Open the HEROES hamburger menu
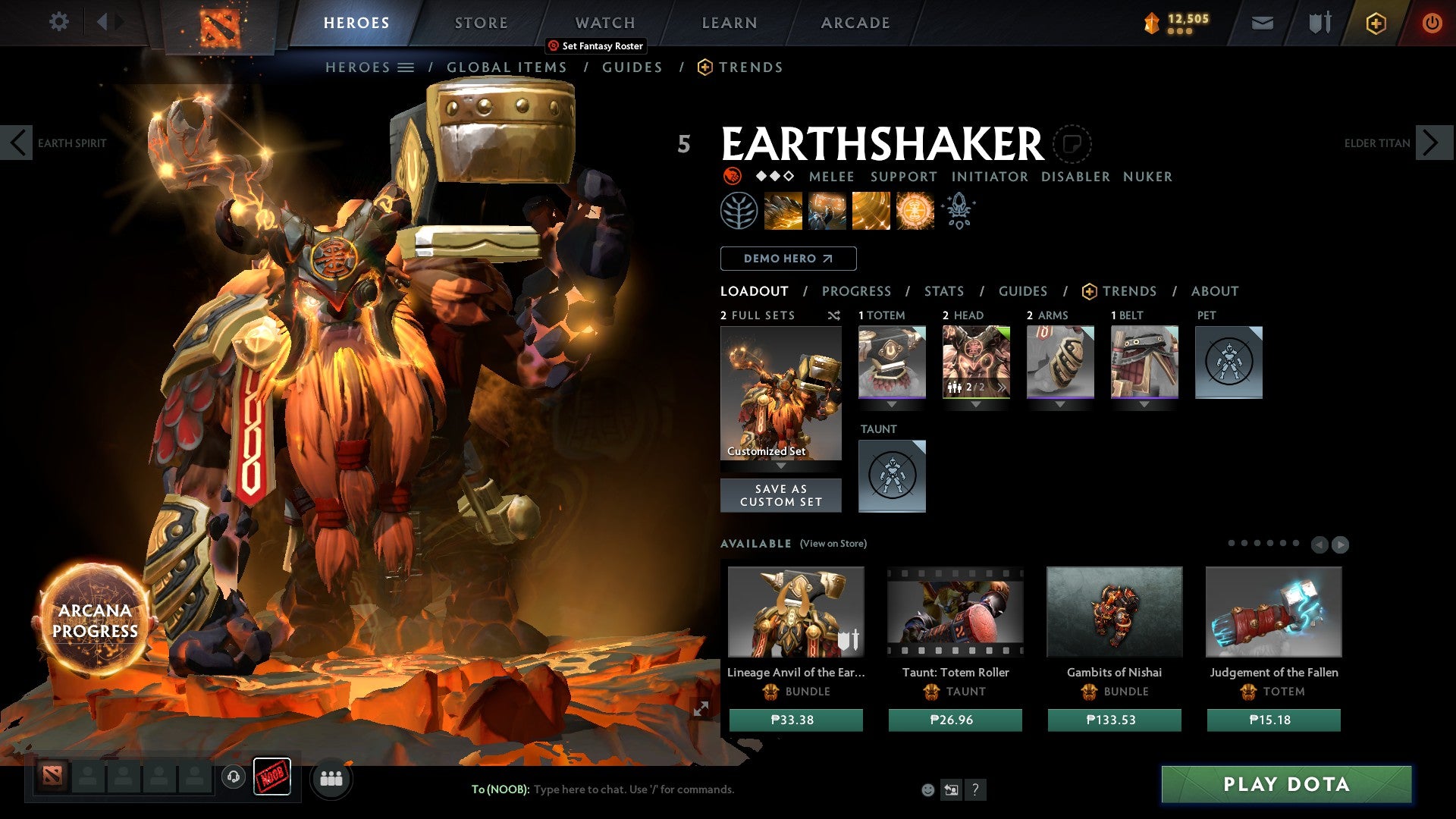This screenshot has height=819, width=1456. coord(407,67)
